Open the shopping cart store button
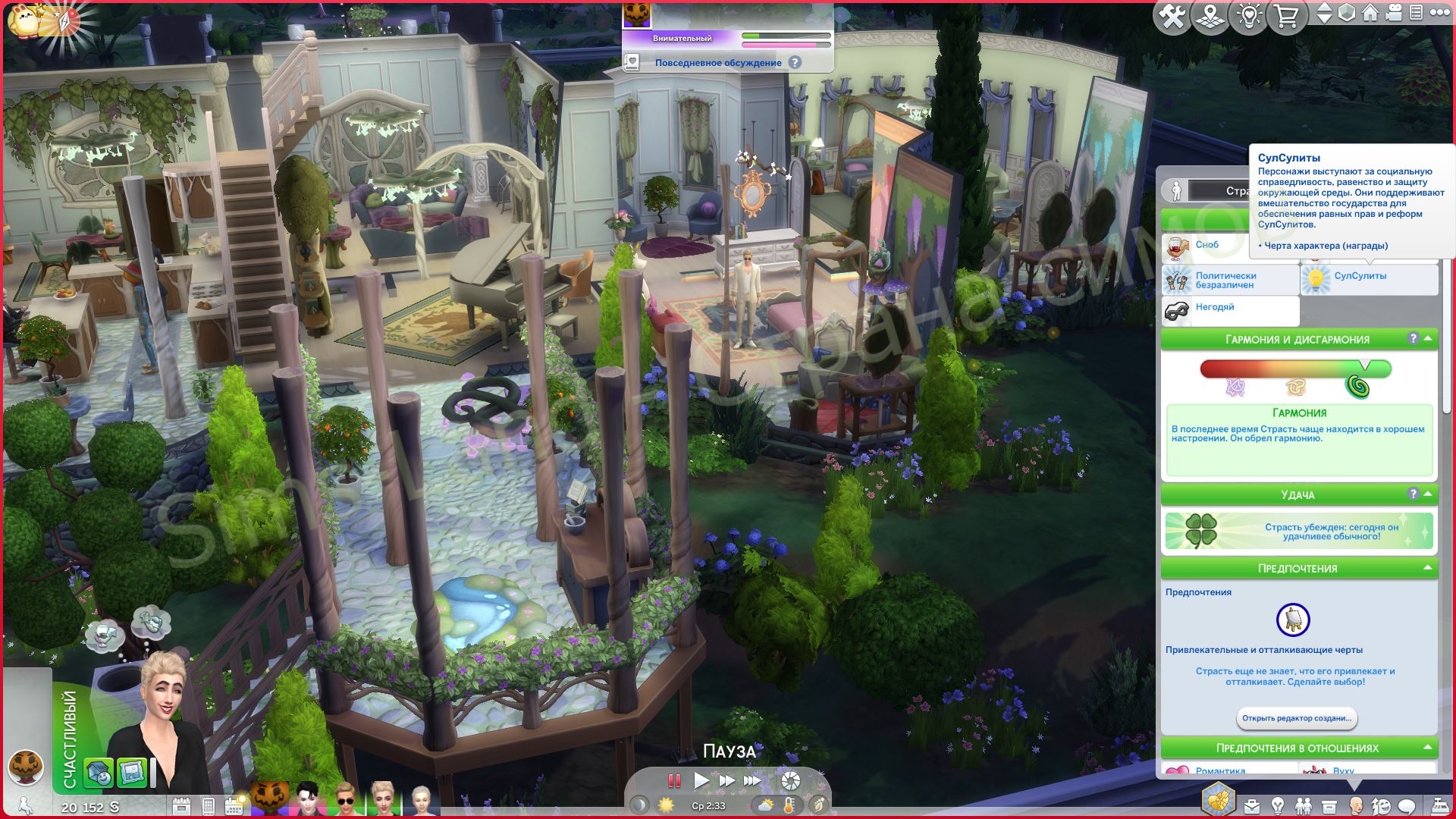This screenshot has width=1456, height=819. click(1287, 17)
